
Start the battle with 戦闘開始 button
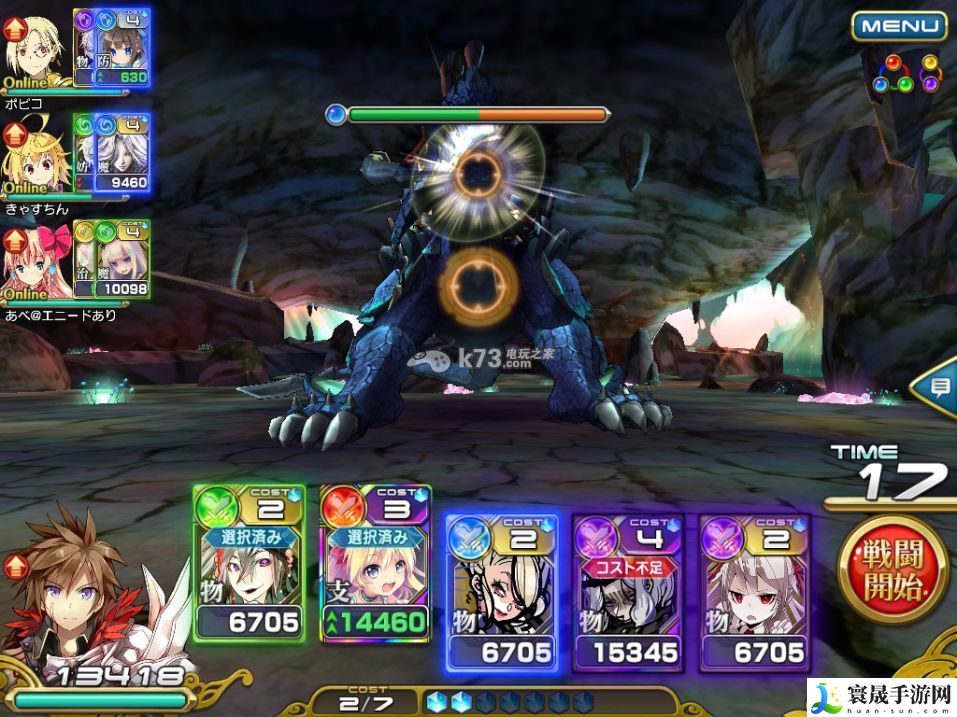(893, 569)
